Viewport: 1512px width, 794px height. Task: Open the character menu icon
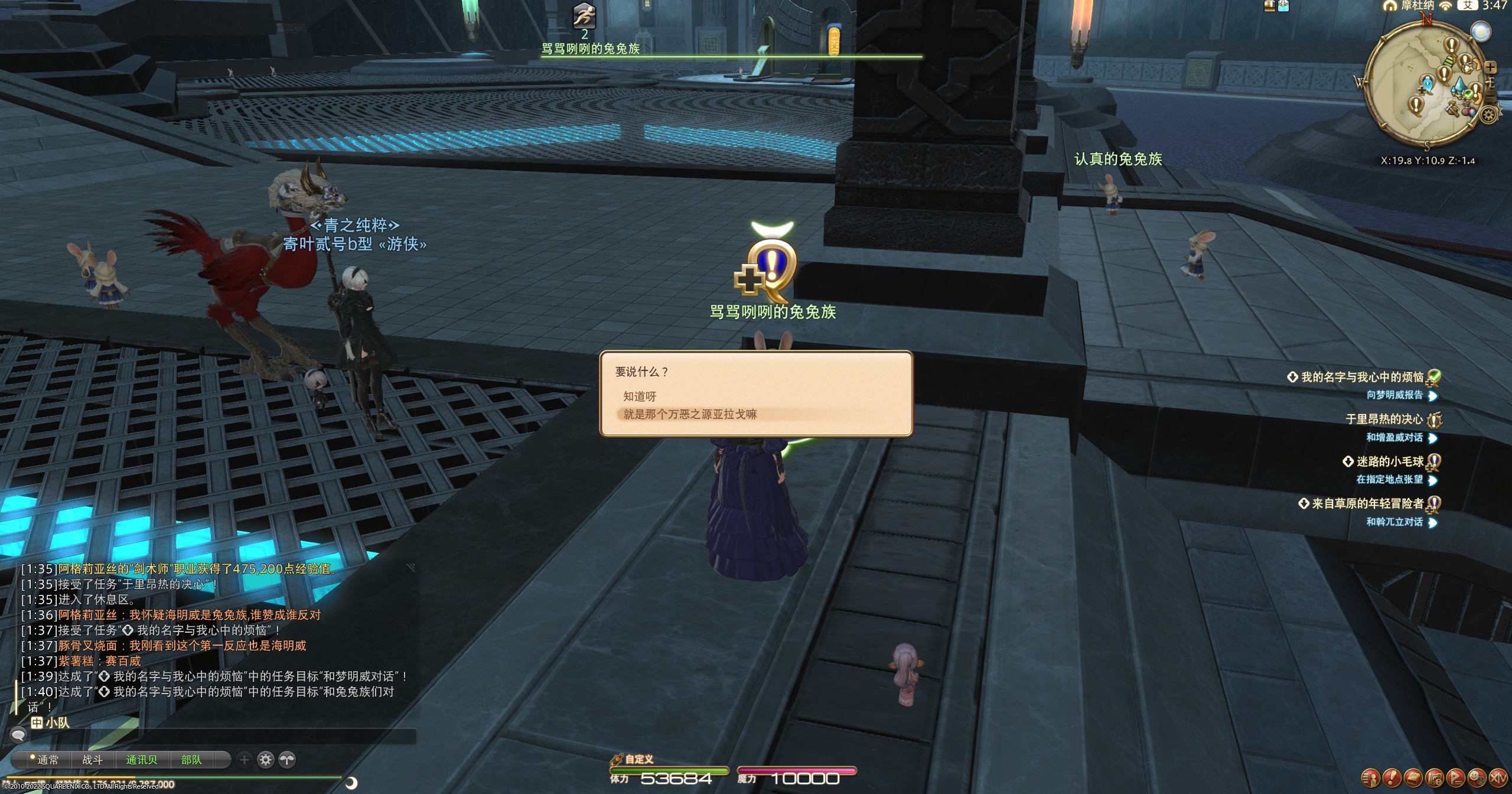[1370, 777]
